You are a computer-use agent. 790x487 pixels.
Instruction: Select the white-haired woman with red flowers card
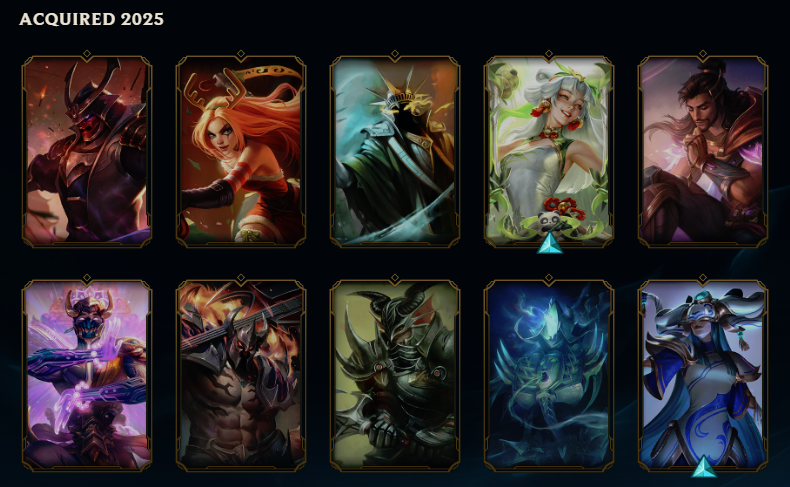click(549, 150)
